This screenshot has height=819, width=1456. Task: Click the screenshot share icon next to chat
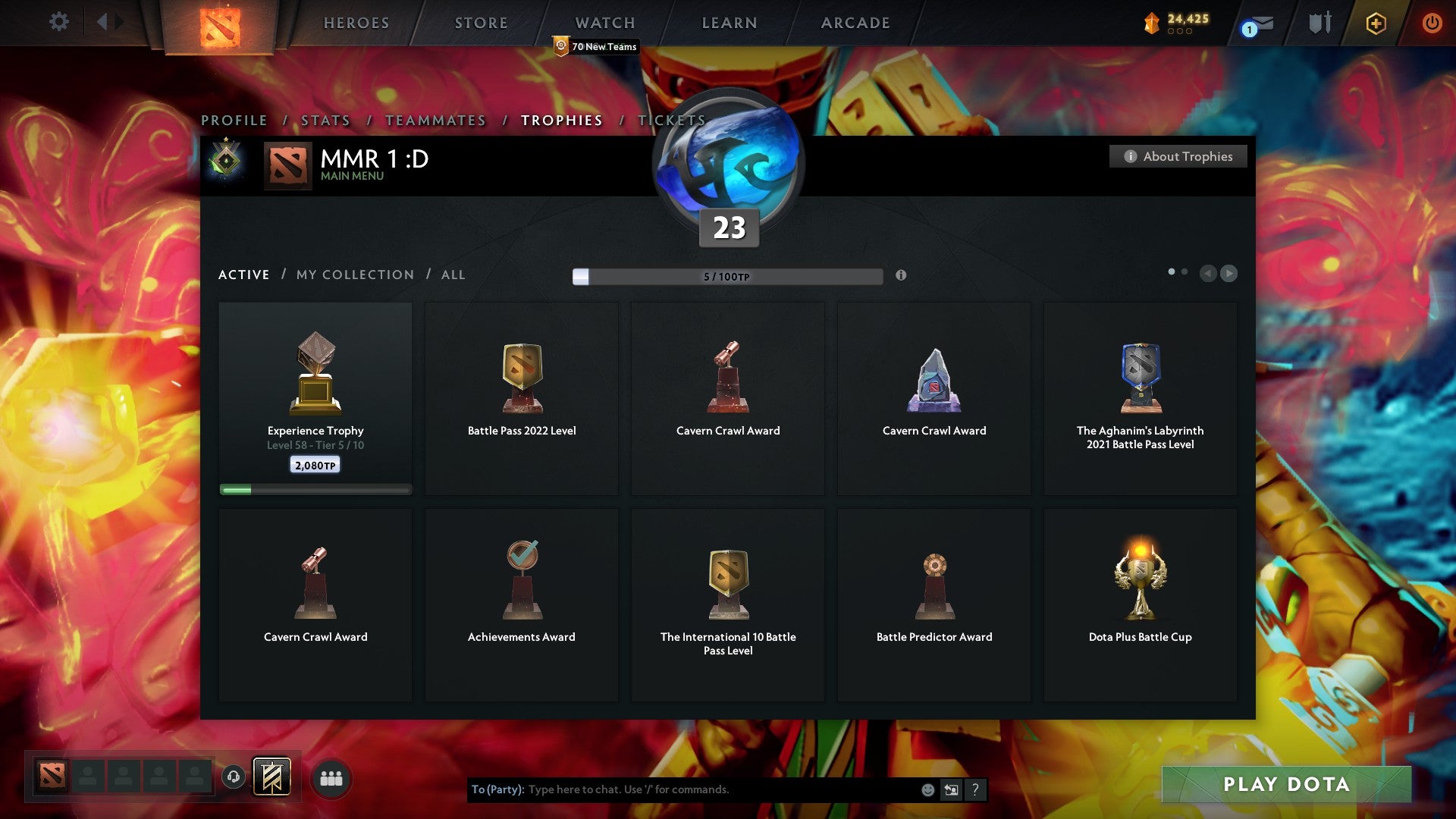click(x=951, y=789)
